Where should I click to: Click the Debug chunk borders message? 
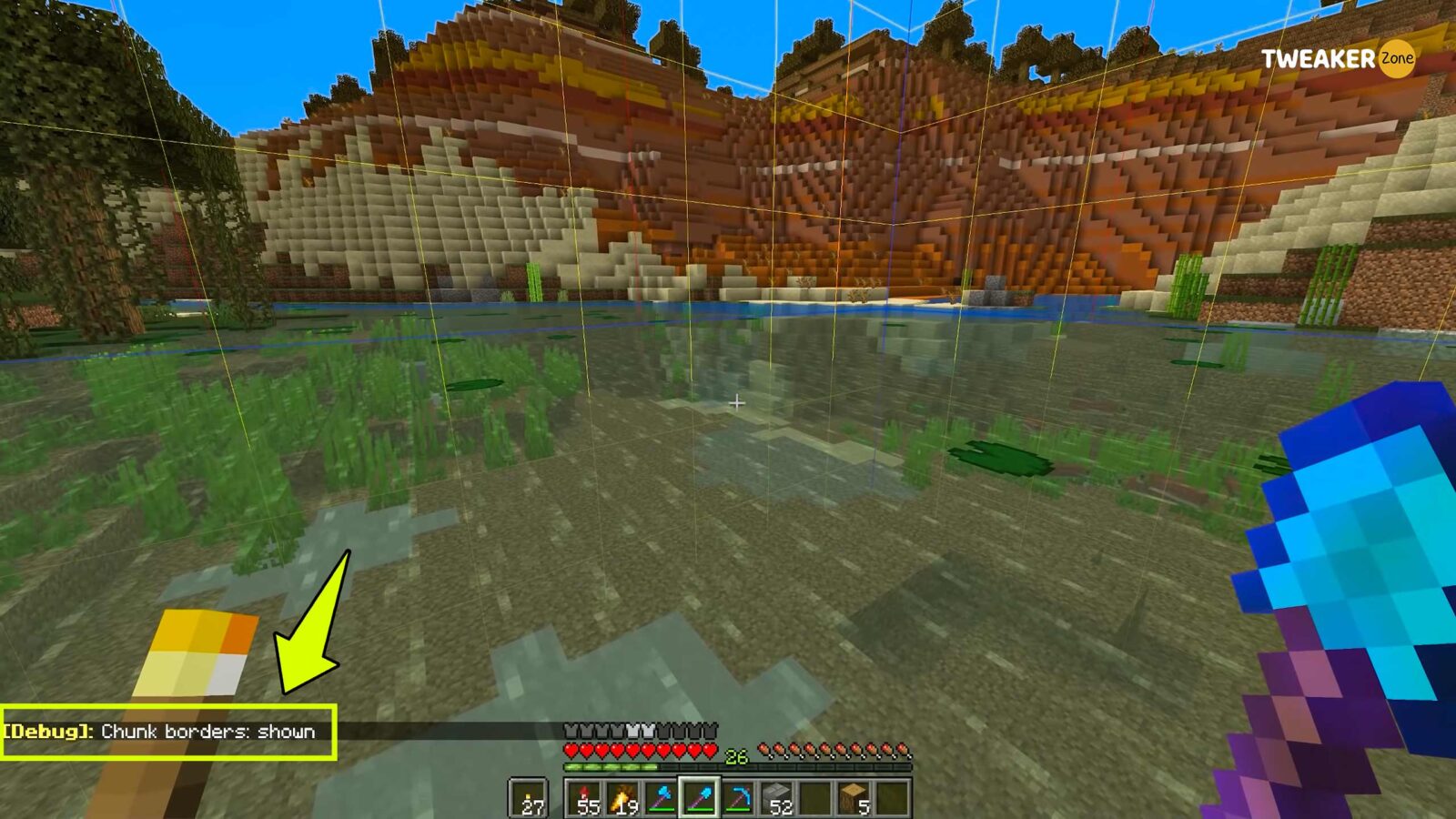coord(159,730)
